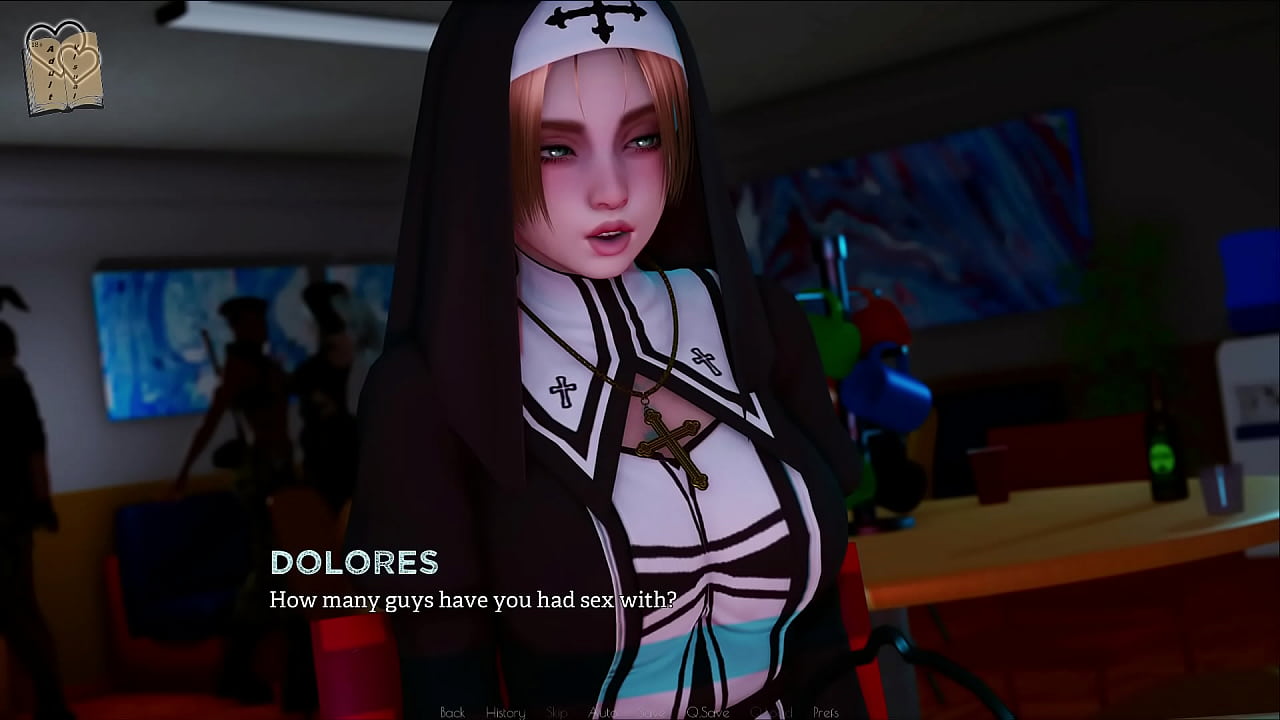Quick load with Q.Load
This screenshot has width=1280, height=720.
coord(771,712)
